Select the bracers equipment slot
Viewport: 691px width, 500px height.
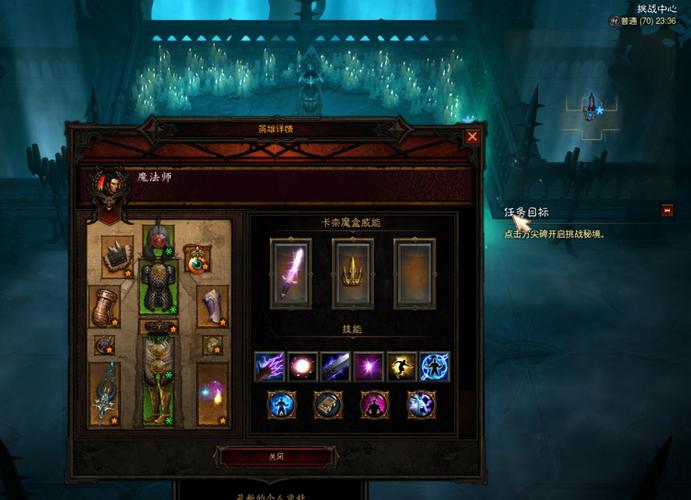click(x=213, y=305)
